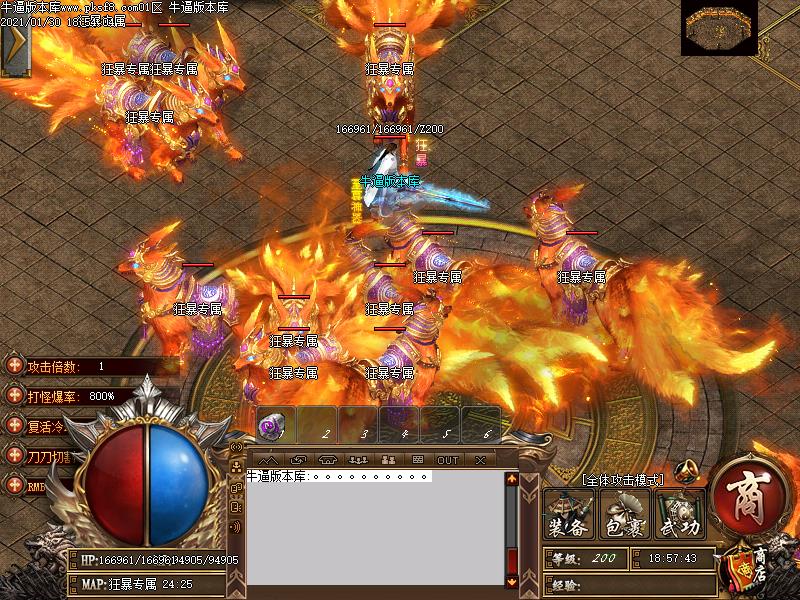Click the plus button beside RMB
This screenshot has width=800, height=600.
[14, 485]
